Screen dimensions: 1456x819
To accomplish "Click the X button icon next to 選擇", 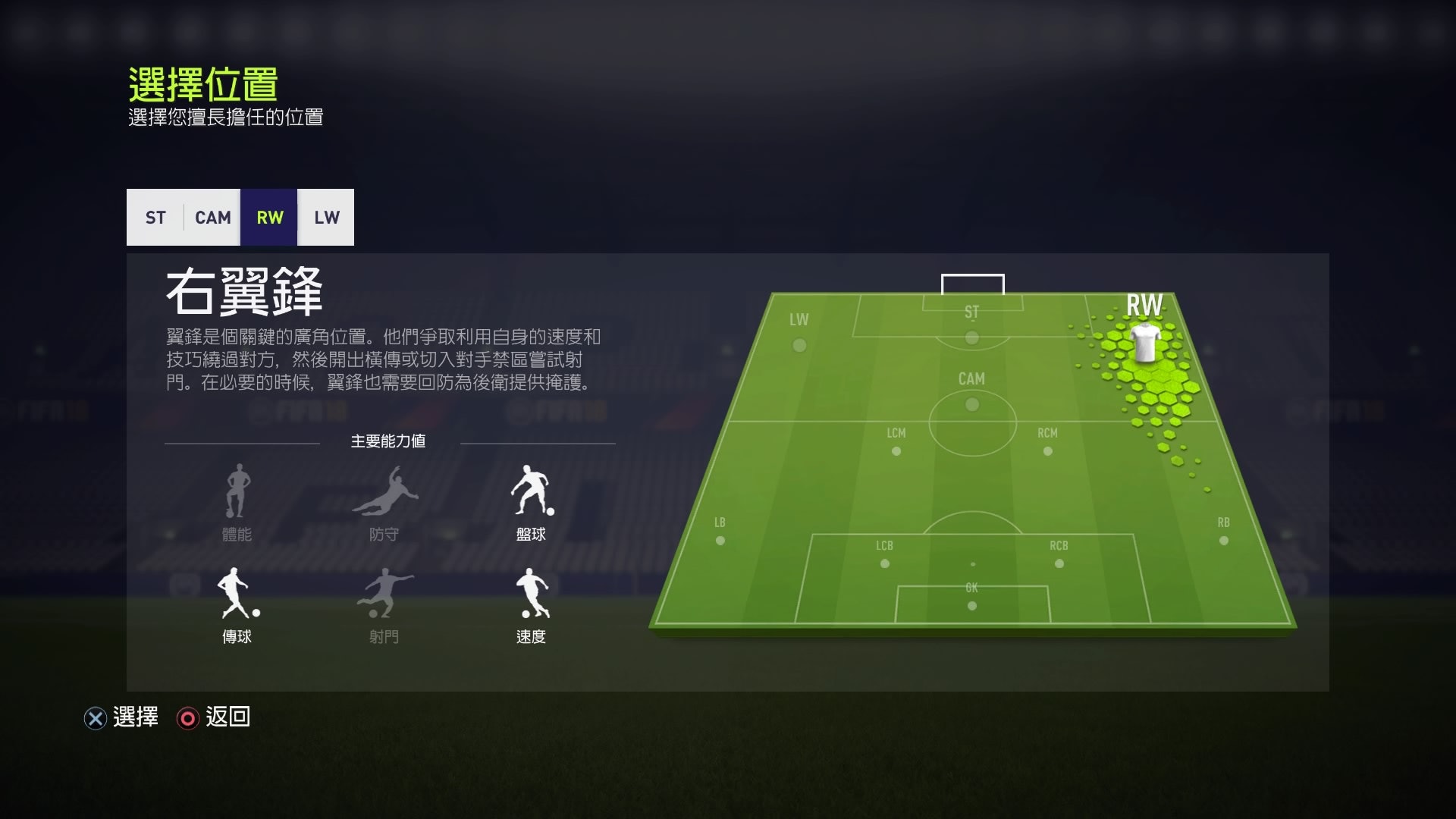I will point(95,718).
